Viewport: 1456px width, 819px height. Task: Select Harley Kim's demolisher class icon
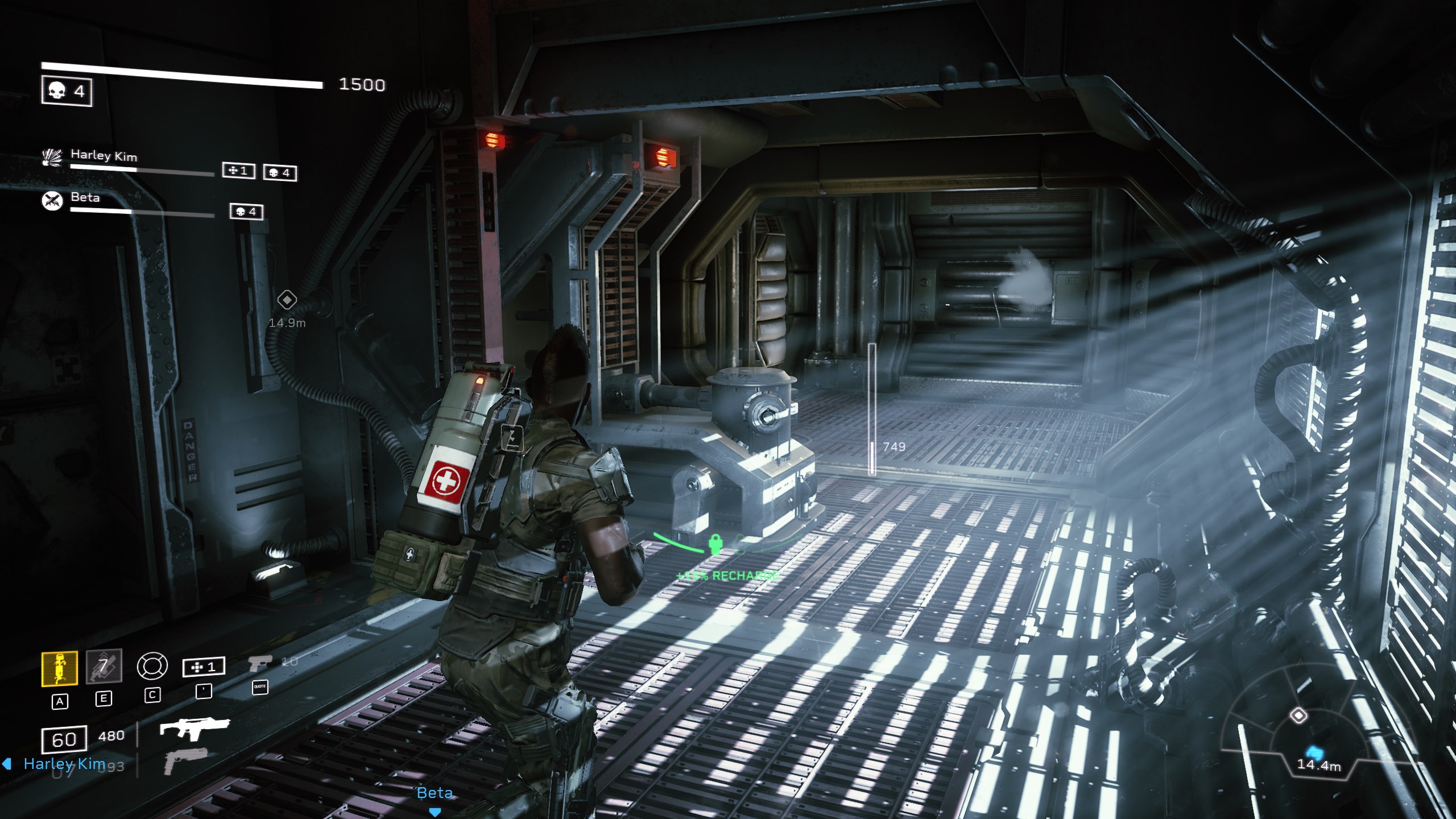[x=52, y=158]
